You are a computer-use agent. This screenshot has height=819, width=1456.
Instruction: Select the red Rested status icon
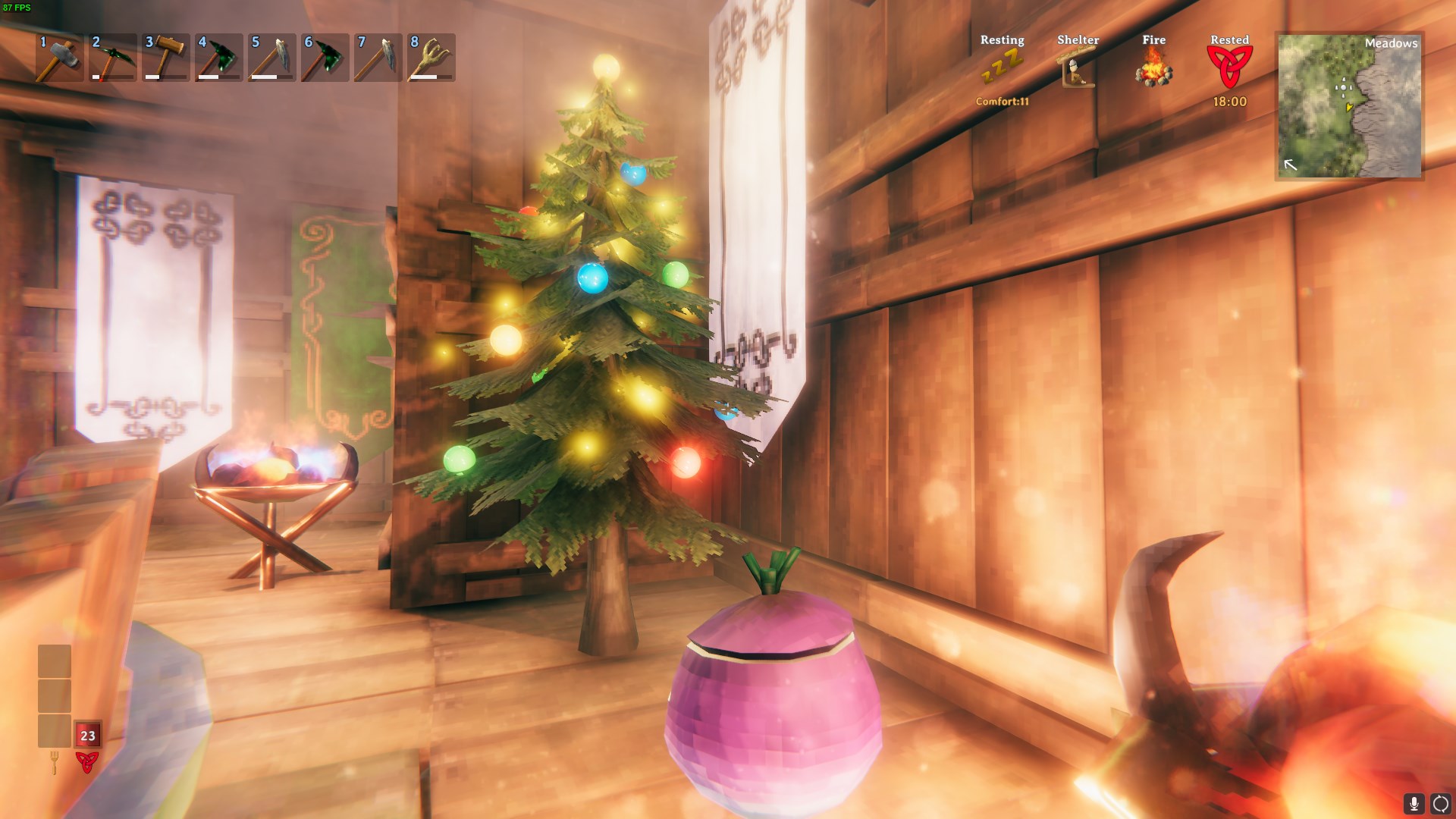click(x=1229, y=67)
